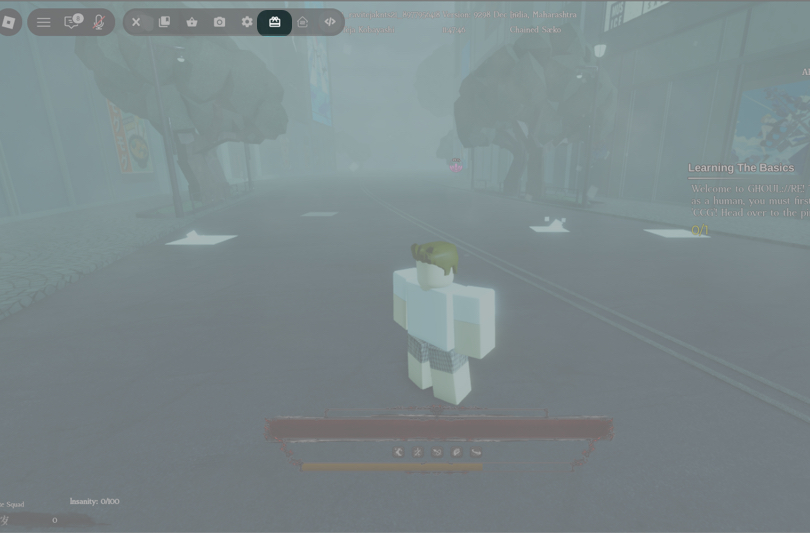Close the top bar with the X
Screen dimensions: 810x533
pyautogui.click(x=137, y=22)
